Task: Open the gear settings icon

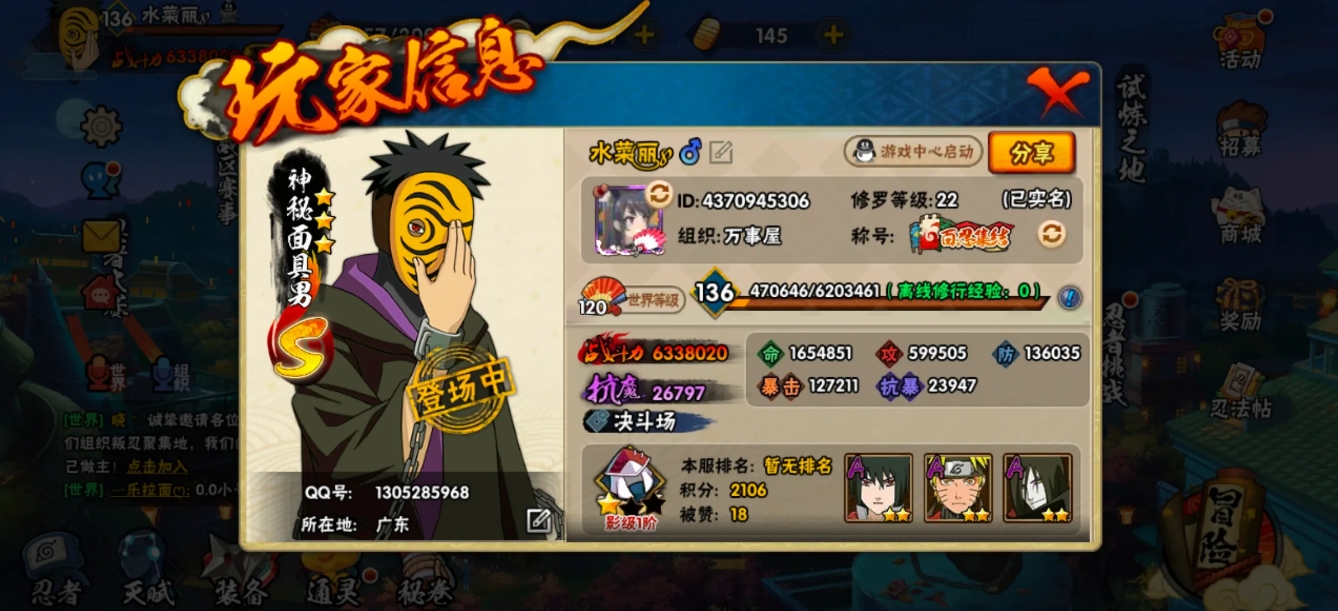Action: 101,126
